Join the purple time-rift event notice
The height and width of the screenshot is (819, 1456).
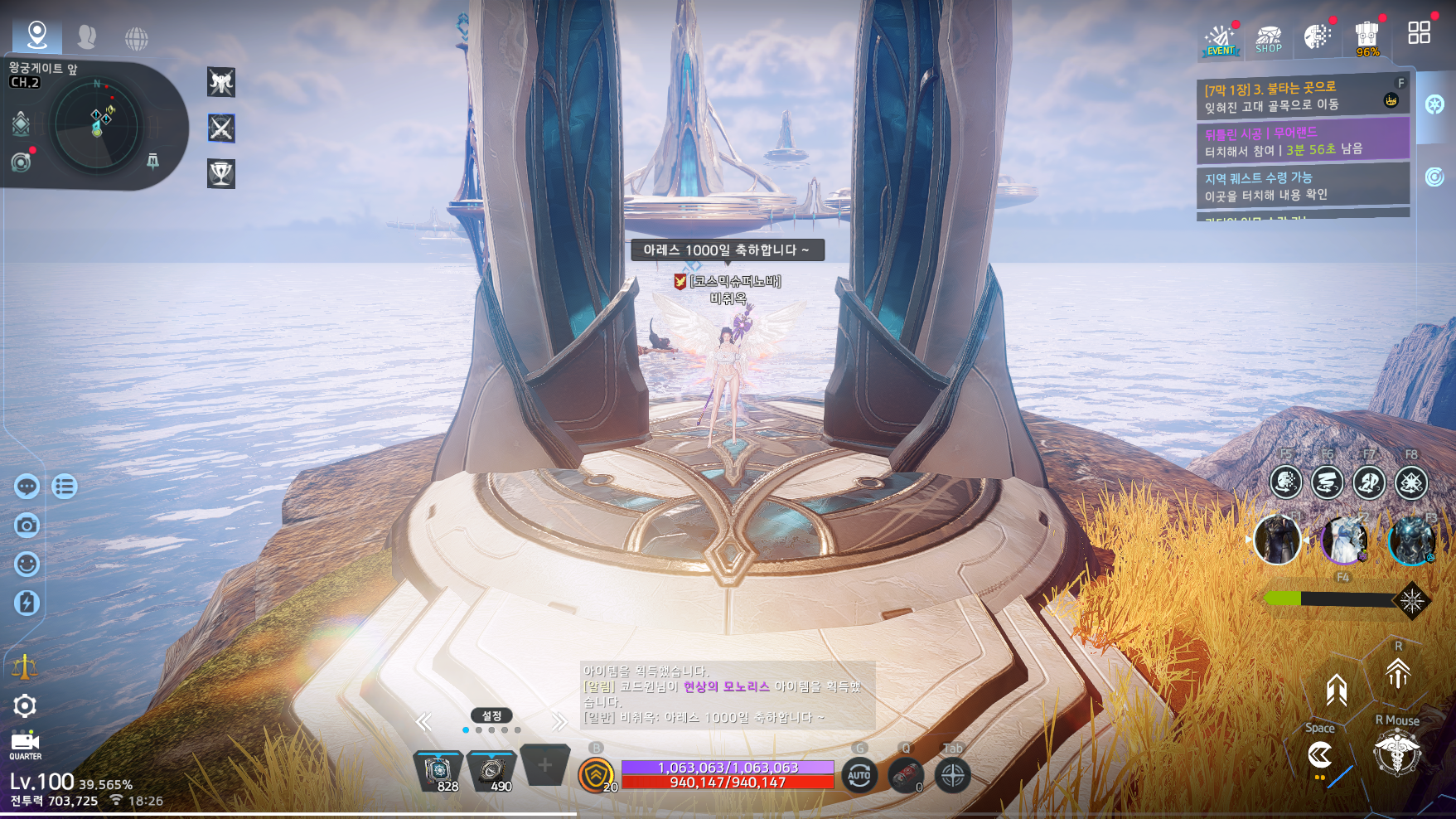click(1301, 141)
